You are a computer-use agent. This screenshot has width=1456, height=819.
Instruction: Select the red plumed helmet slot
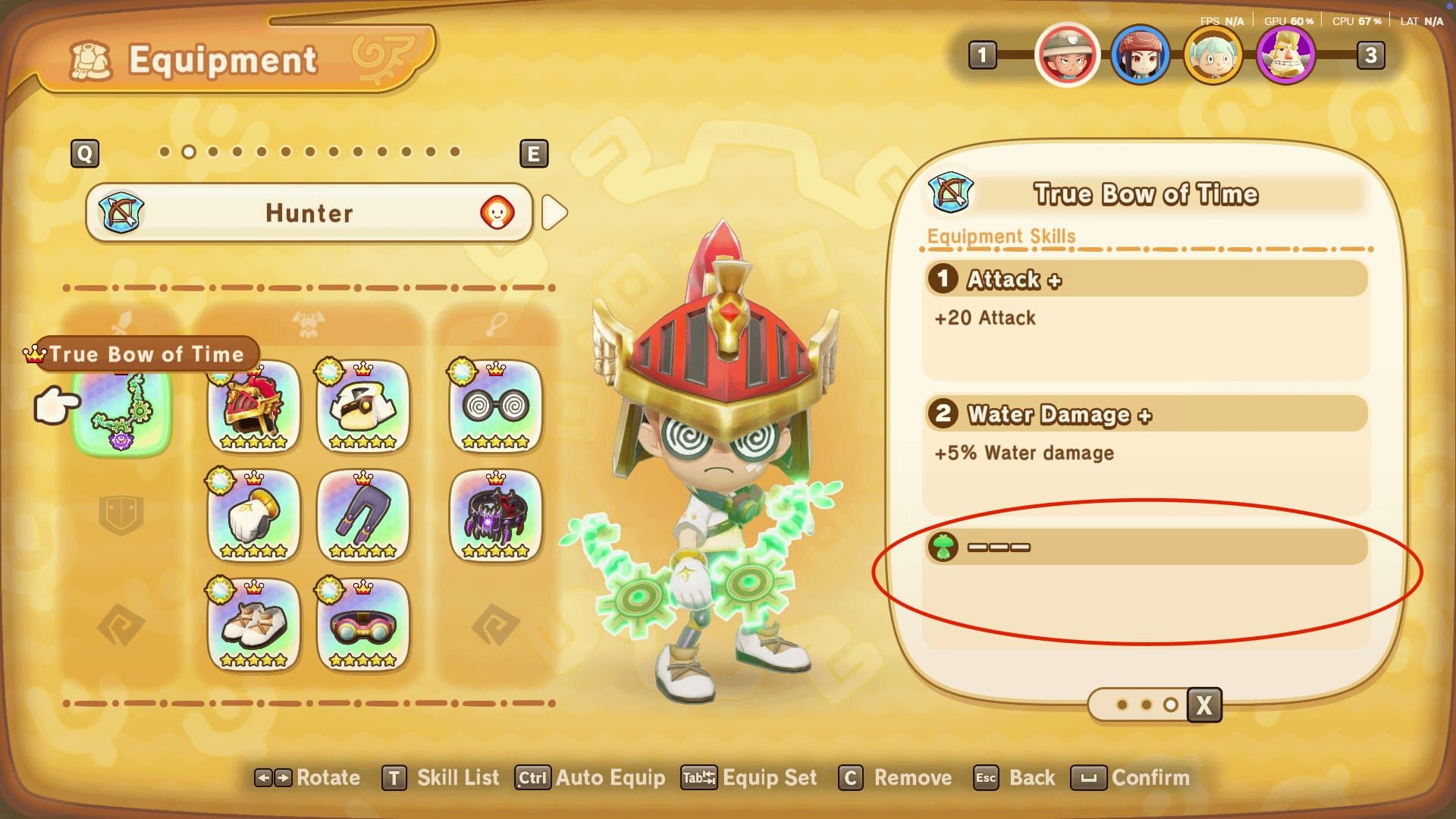tap(253, 407)
